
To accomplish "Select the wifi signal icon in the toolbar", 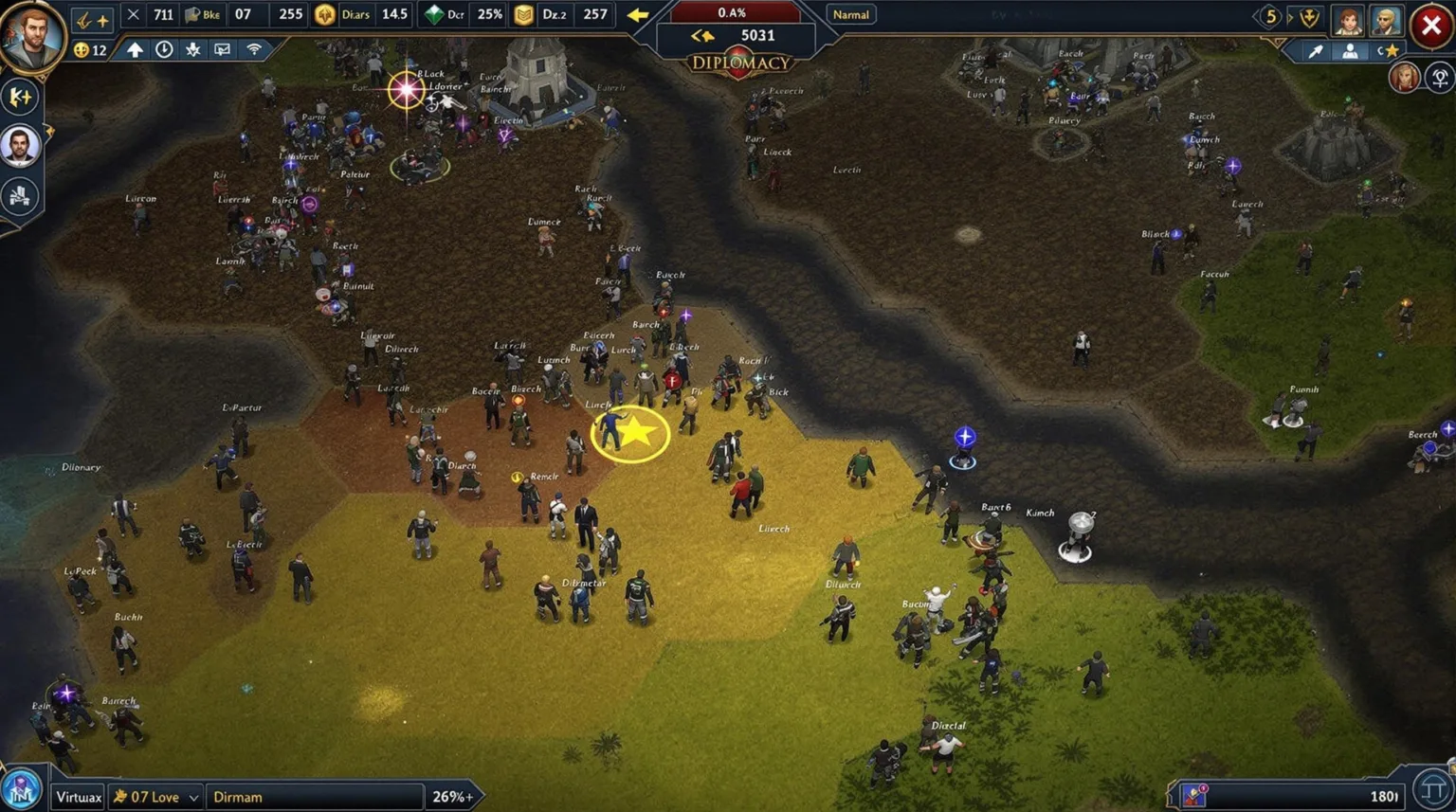I will click(254, 50).
